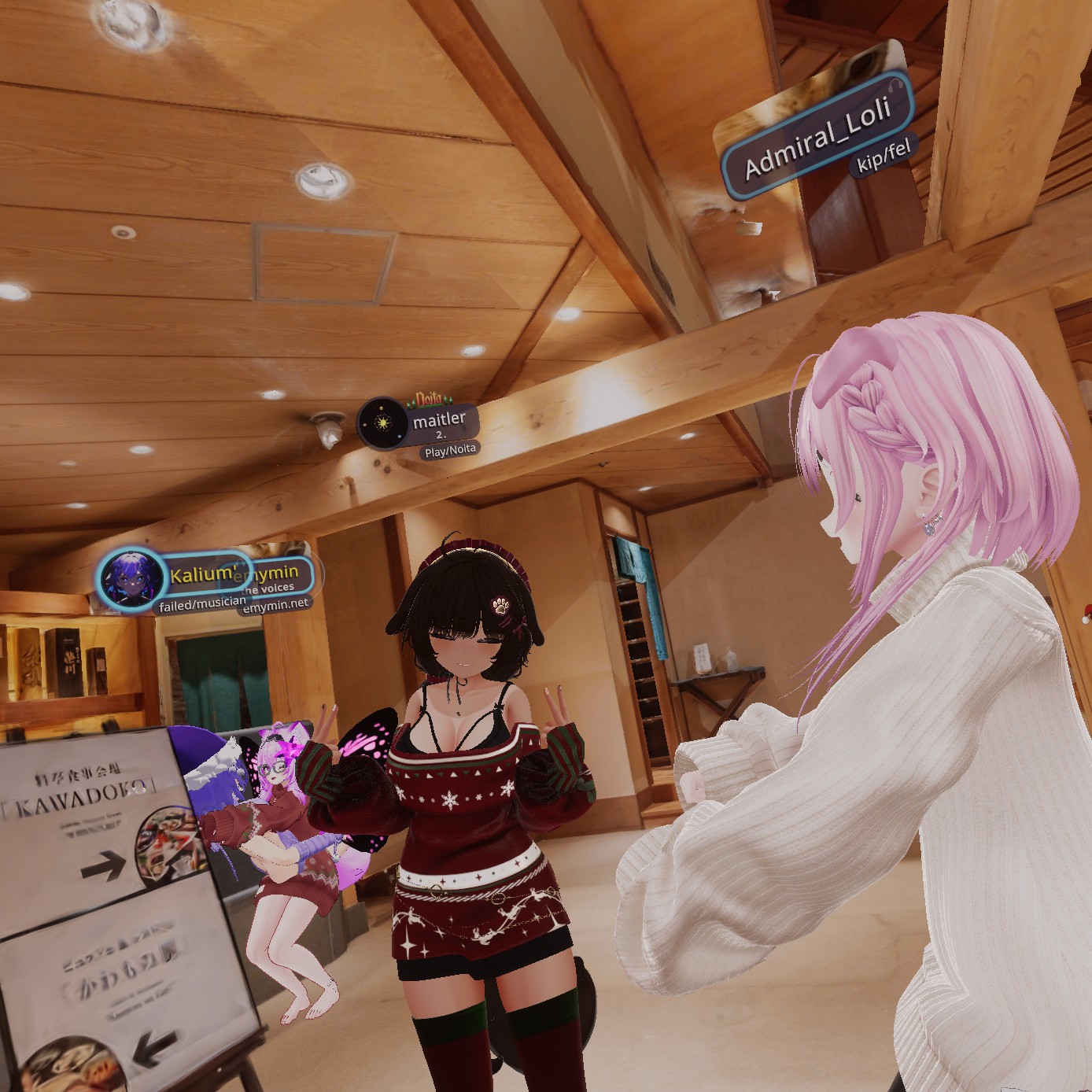The height and width of the screenshot is (1092, 1092).
Task: Click Kalium's purple-haired avatar icon
Action: click(129, 578)
